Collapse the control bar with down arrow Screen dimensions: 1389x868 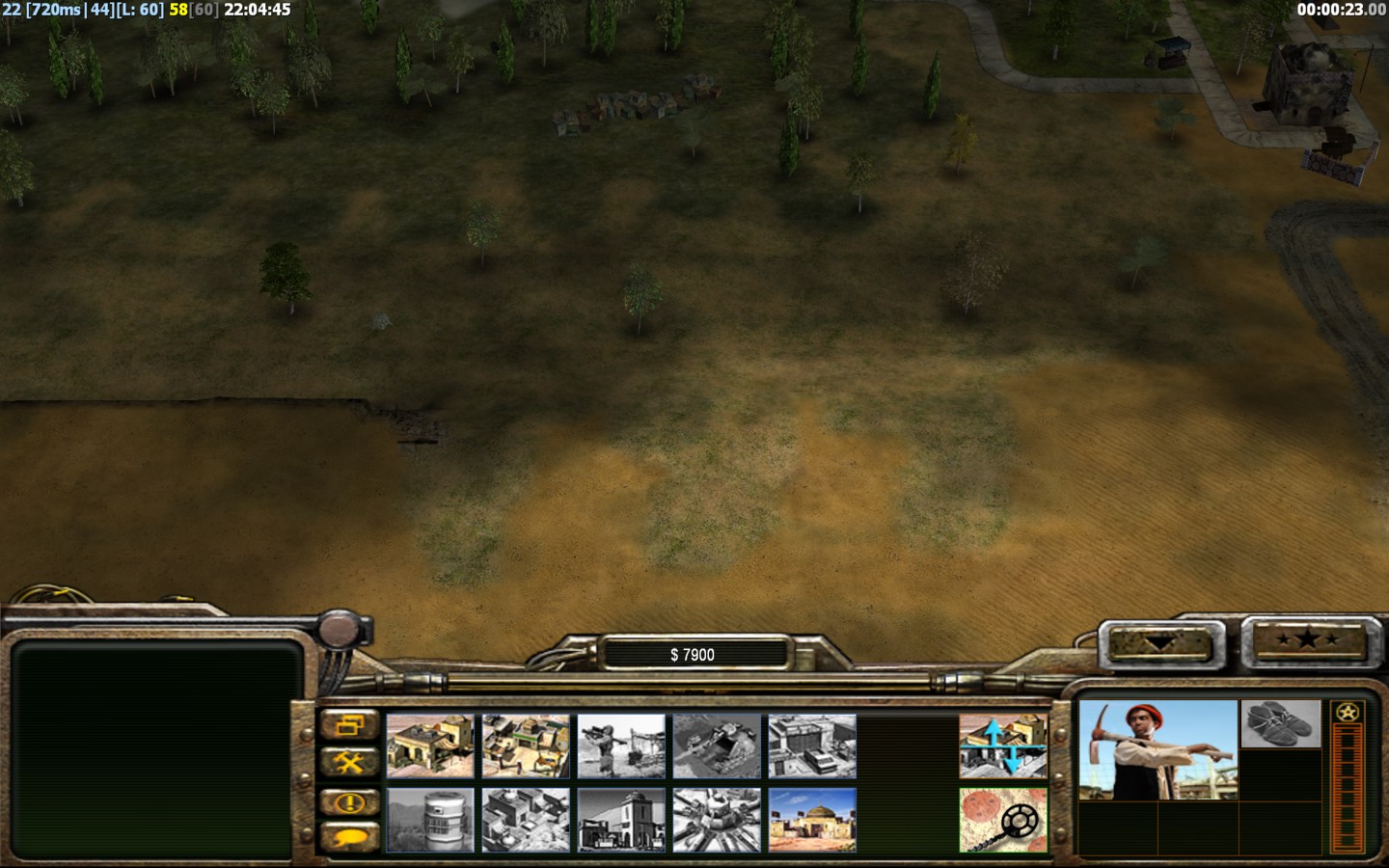point(1159,642)
